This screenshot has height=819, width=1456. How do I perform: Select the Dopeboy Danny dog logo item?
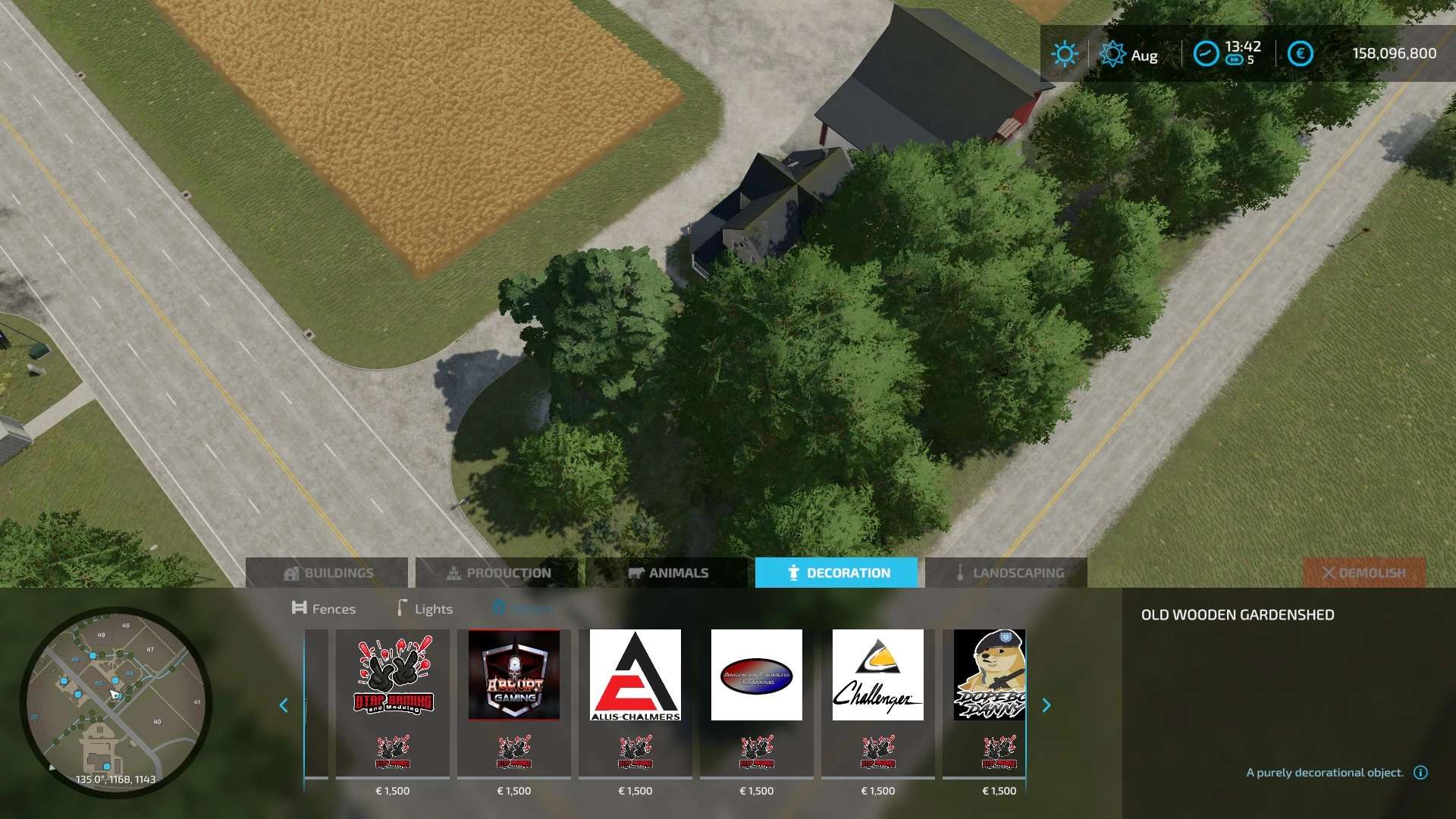(989, 675)
